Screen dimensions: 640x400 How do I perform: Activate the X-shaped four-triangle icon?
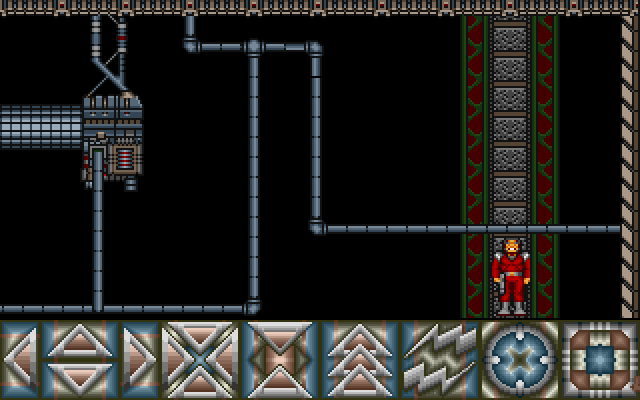point(200,358)
